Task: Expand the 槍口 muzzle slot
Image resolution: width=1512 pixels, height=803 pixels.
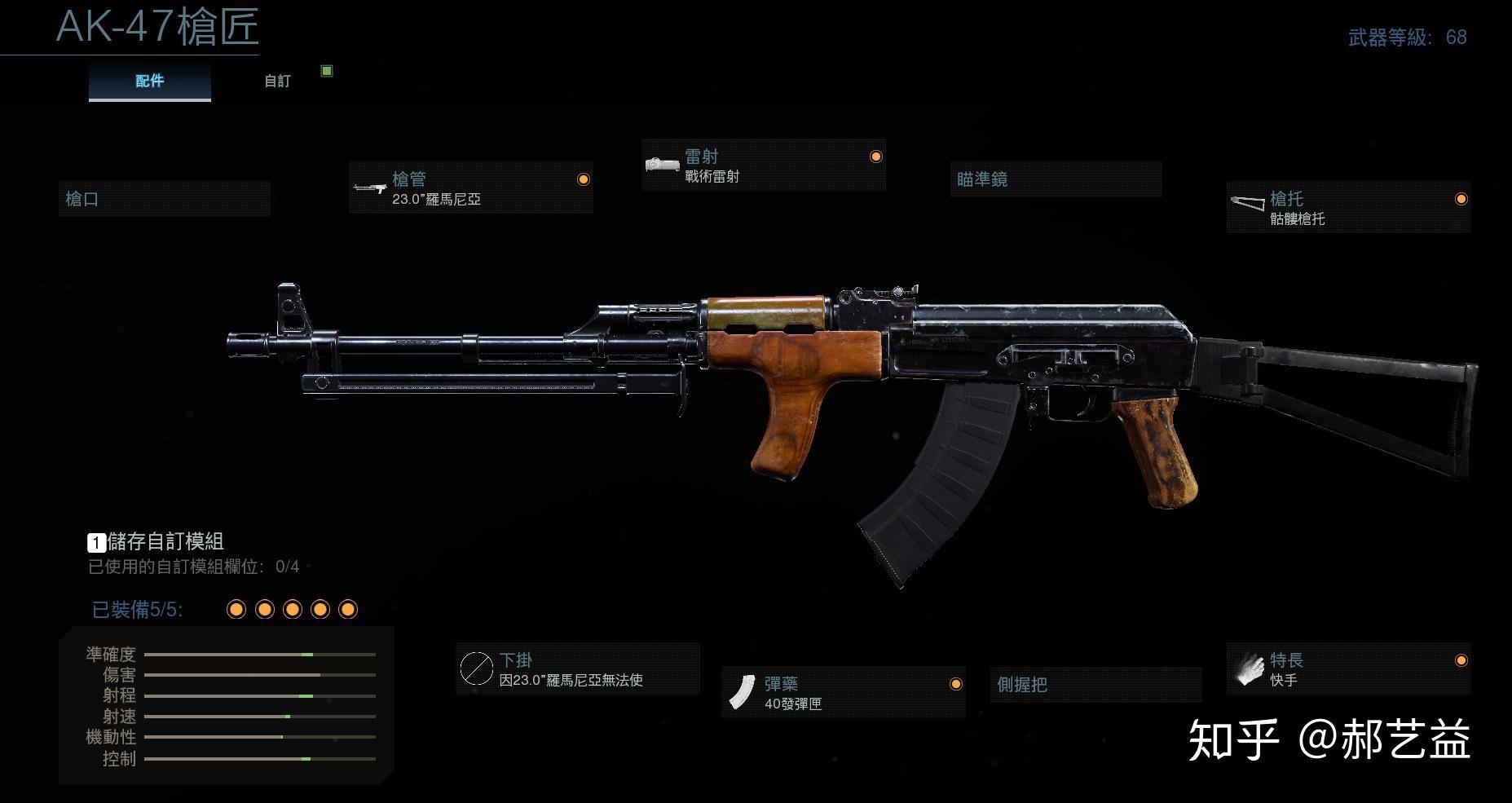Action: 163,198
